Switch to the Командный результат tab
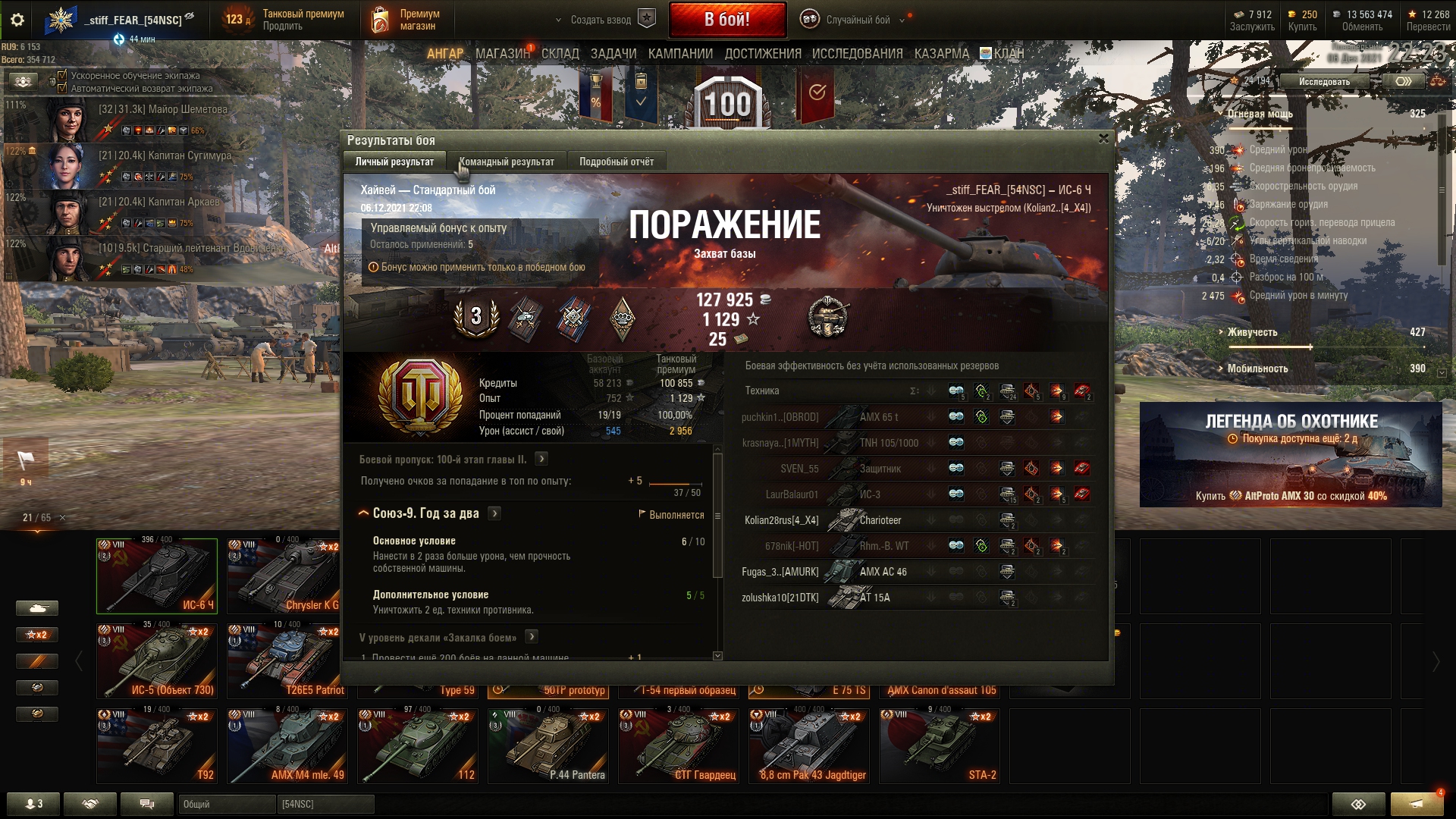This screenshot has width=1456, height=819. [506, 162]
